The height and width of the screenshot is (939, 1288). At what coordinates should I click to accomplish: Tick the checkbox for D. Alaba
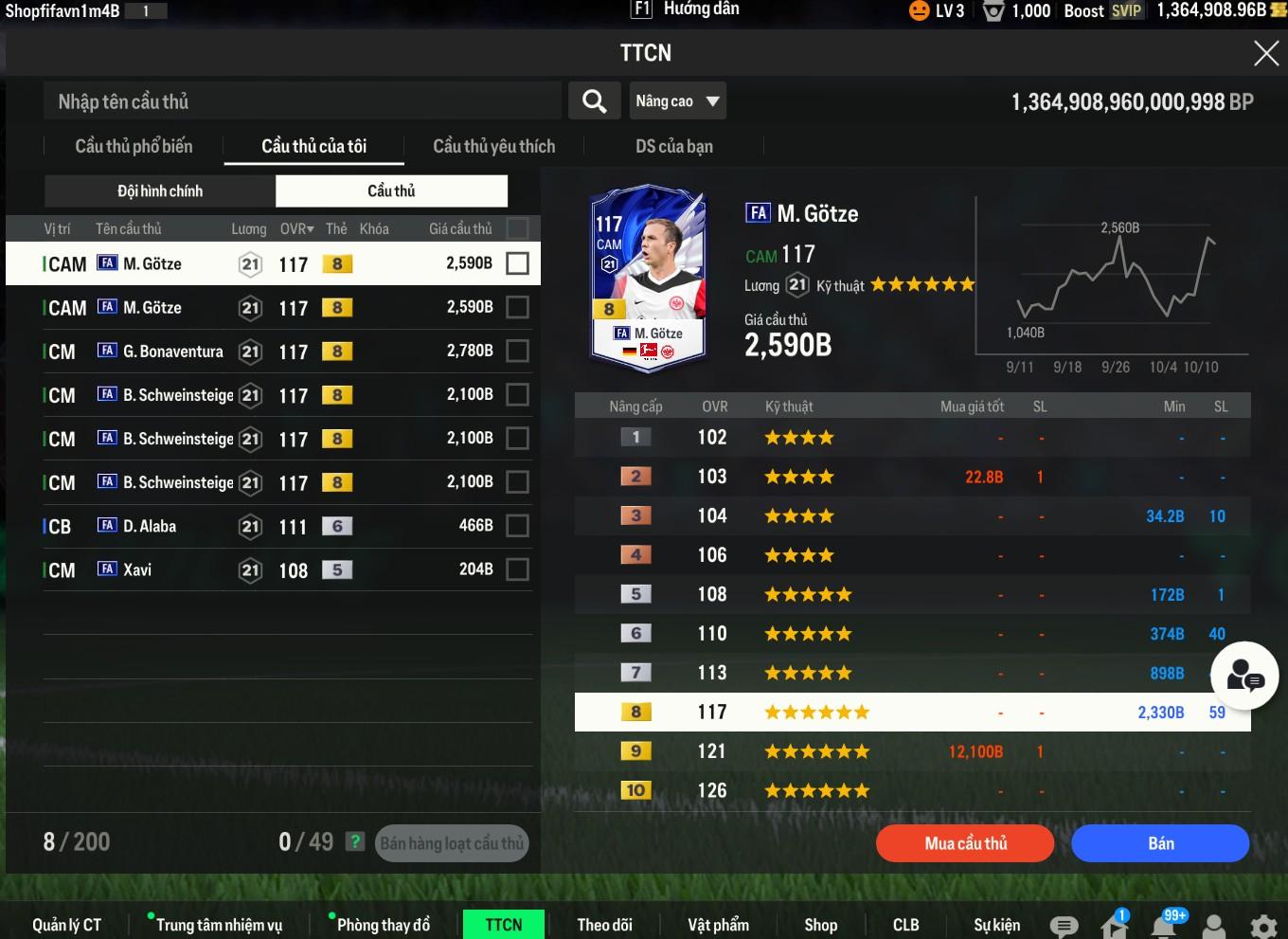coord(517,526)
